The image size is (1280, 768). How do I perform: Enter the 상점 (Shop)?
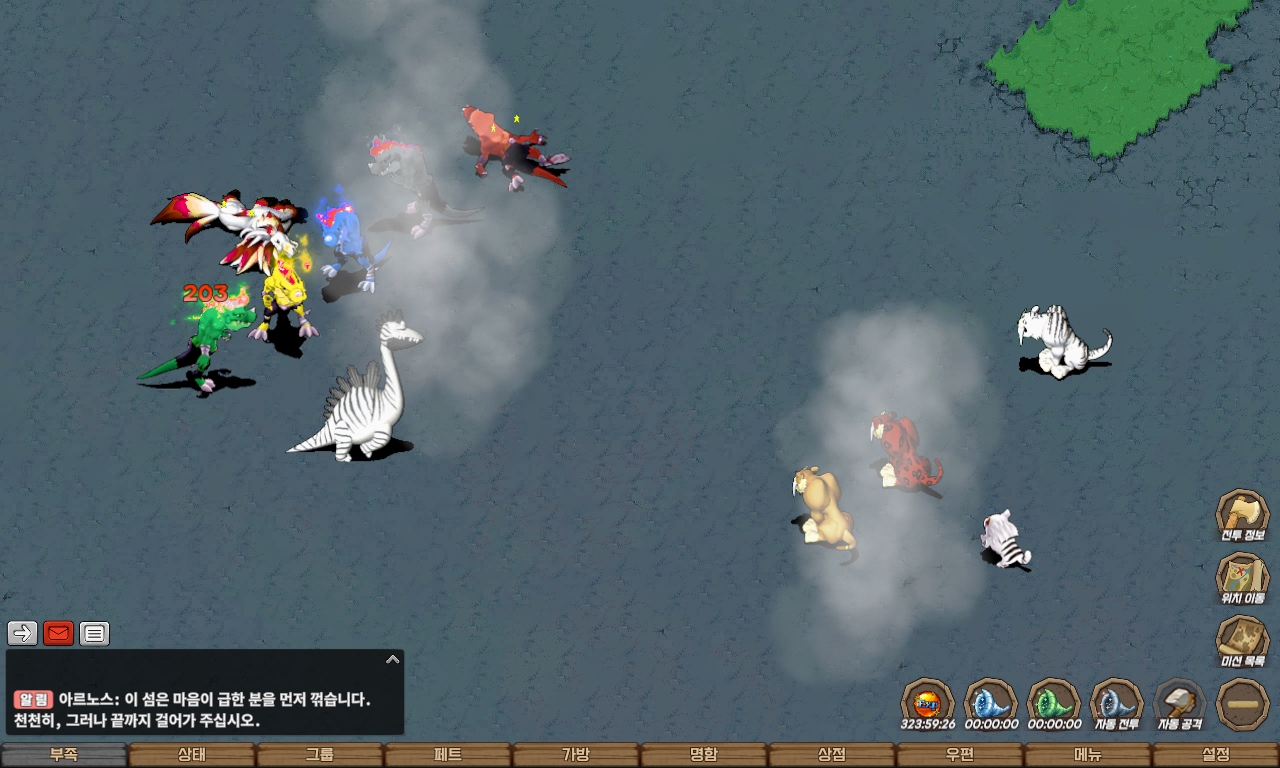[x=832, y=755]
